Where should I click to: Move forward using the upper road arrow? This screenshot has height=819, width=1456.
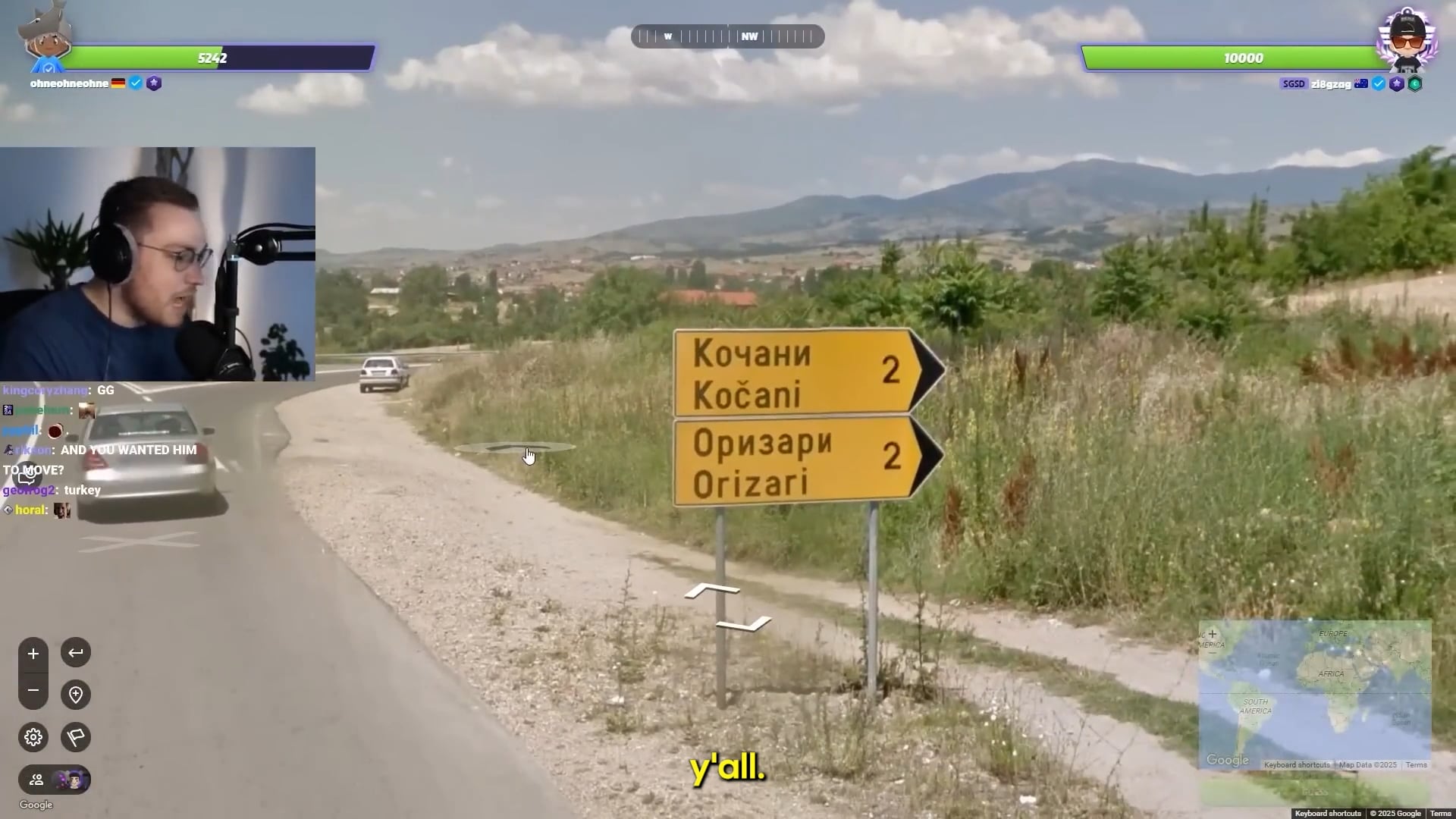711,590
